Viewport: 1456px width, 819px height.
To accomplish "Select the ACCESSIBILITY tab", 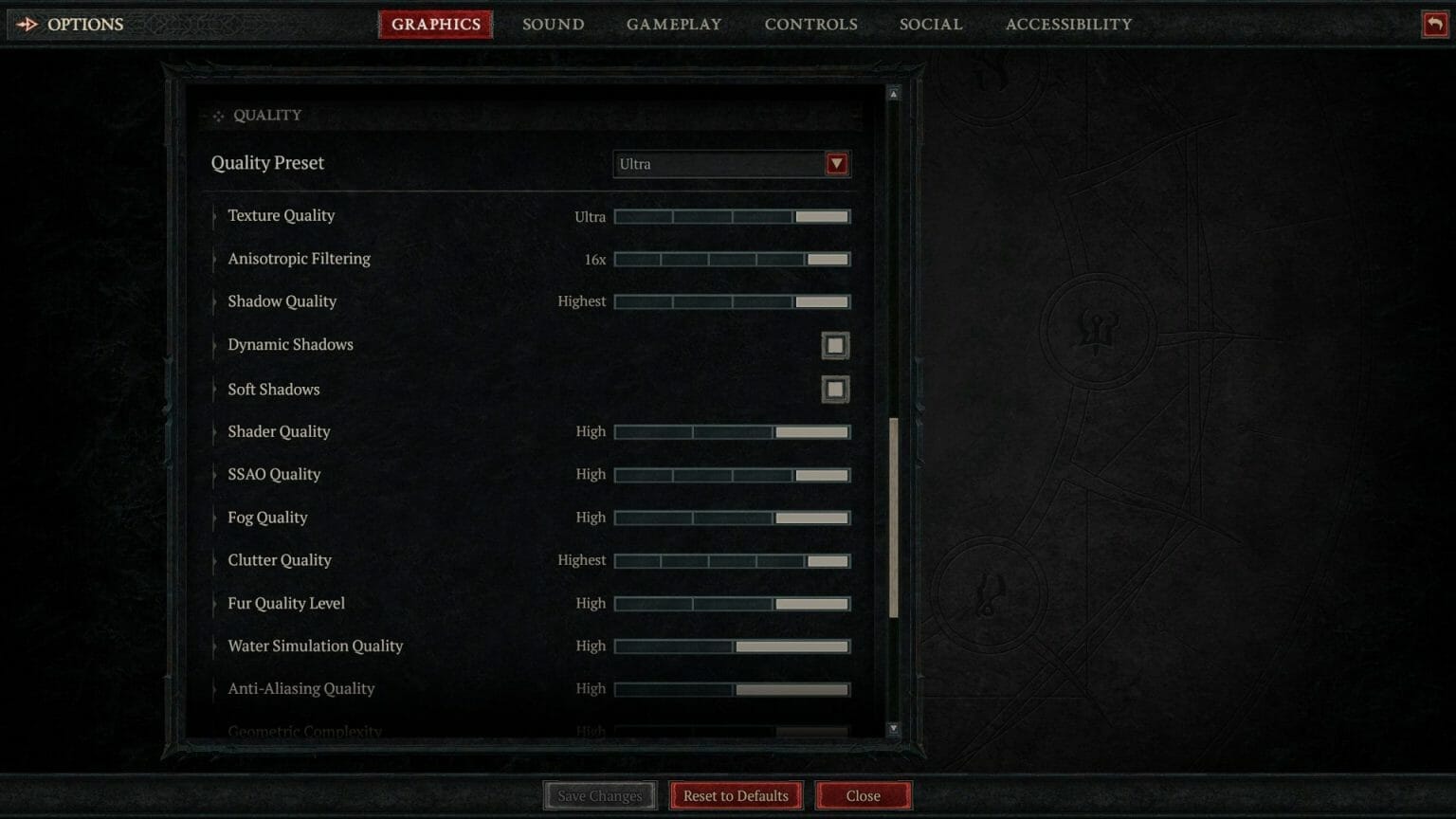I will tap(1068, 24).
